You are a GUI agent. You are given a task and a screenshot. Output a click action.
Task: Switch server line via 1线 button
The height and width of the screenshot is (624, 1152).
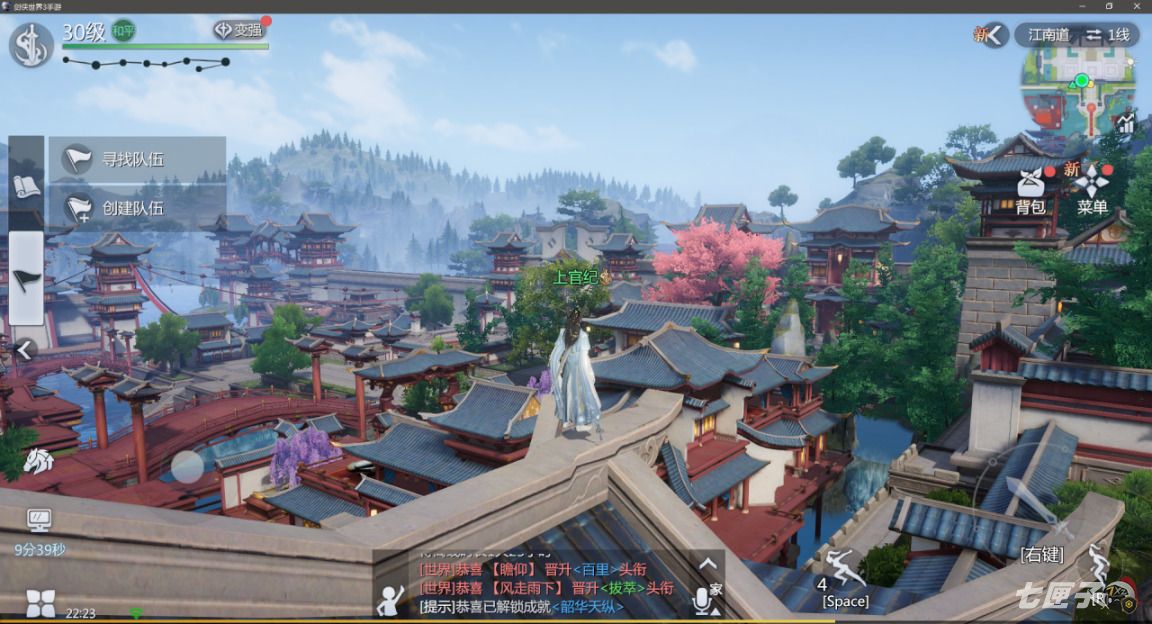point(1108,35)
